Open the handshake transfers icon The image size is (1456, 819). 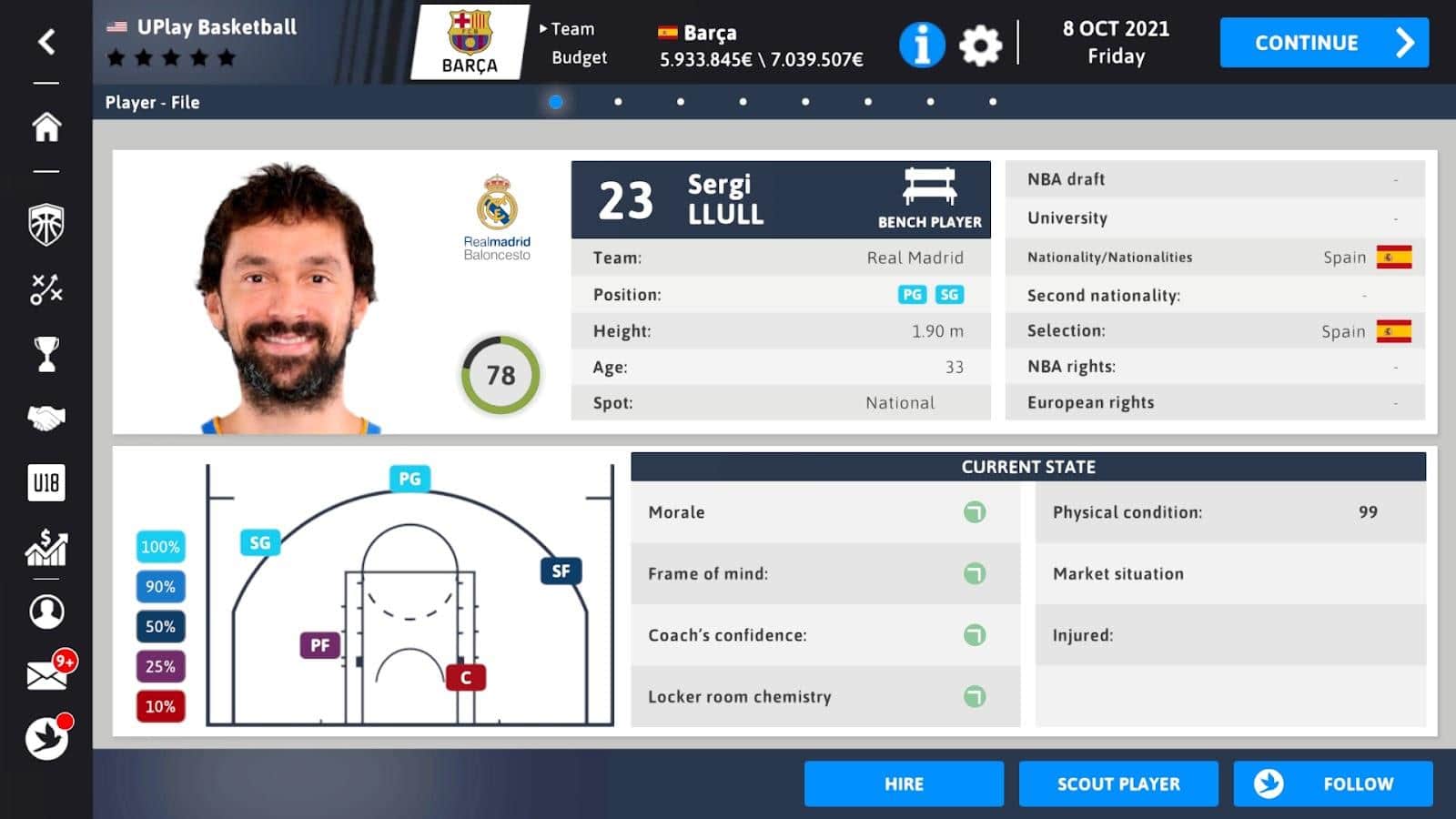coord(46,418)
